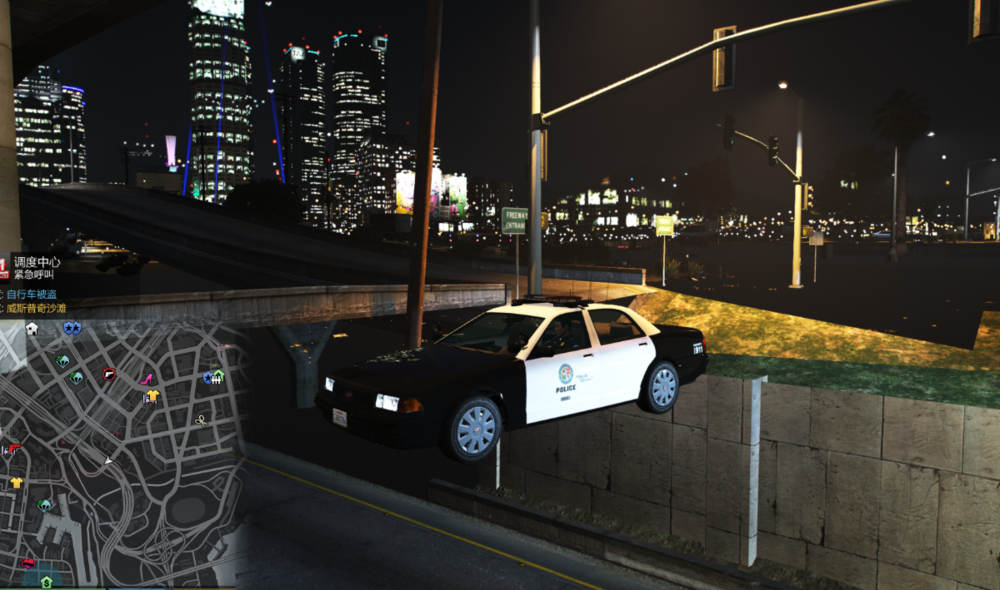
Task: Select the pink high heel map marker
Action: tap(145, 379)
